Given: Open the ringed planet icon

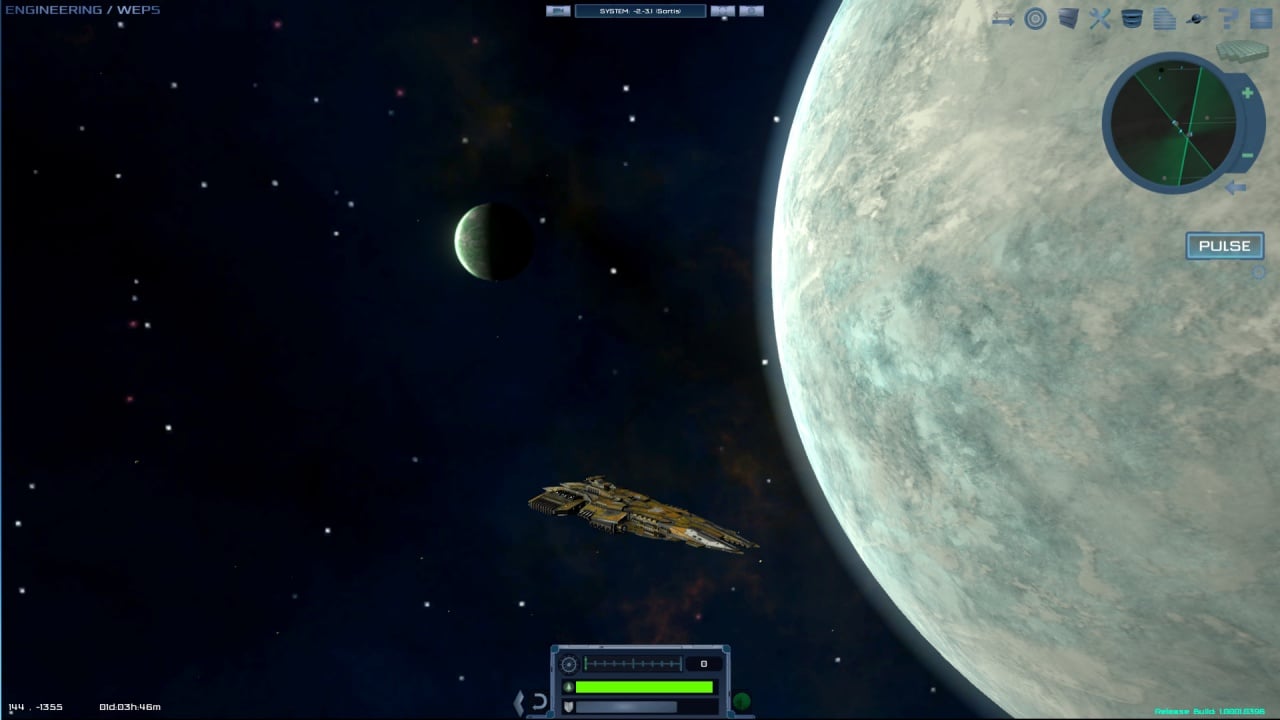Looking at the screenshot, I should 1196,19.
